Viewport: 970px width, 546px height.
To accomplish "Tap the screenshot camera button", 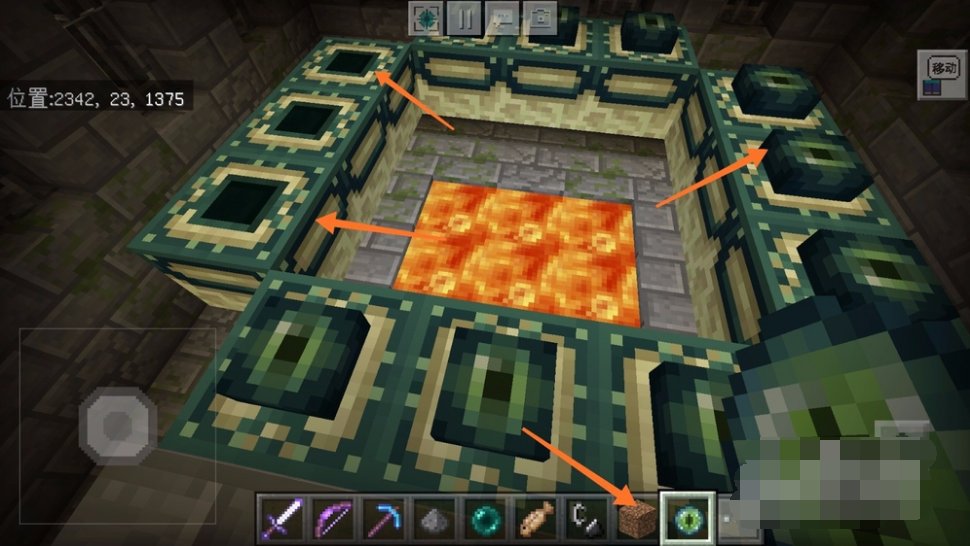I will tap(541, 17).
